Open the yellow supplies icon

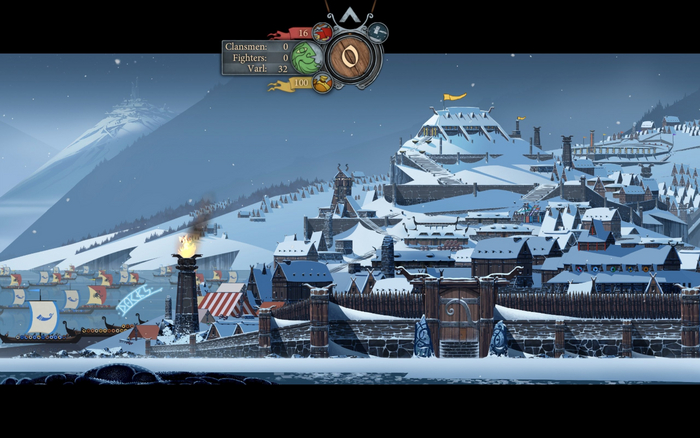[x=322, y=83]
